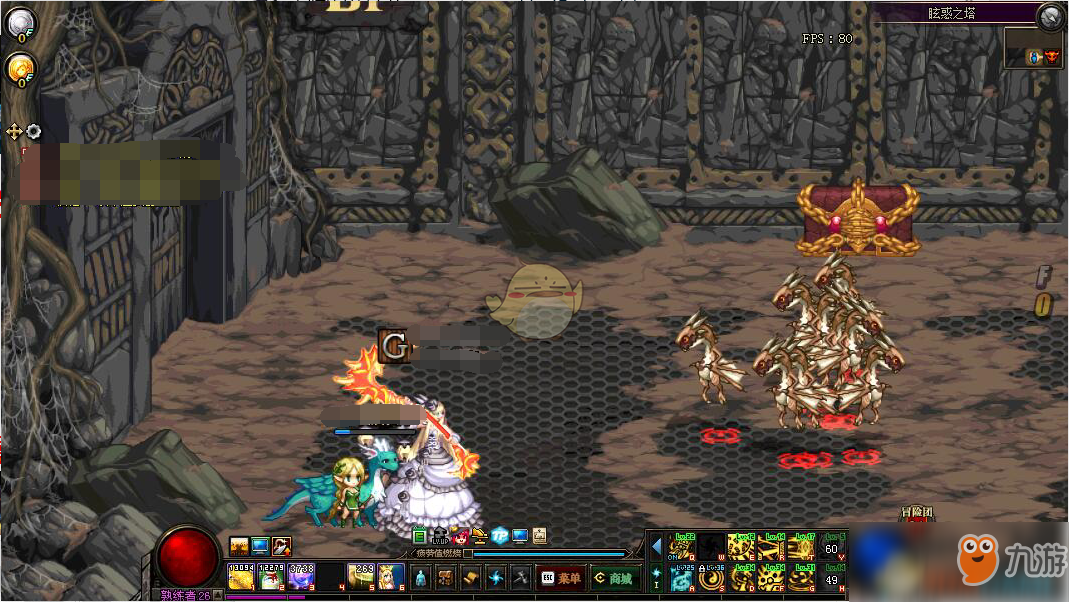Screen dimensions: 1069x602
Task: Open the 商城 shop button
Action: pos(613,578)
